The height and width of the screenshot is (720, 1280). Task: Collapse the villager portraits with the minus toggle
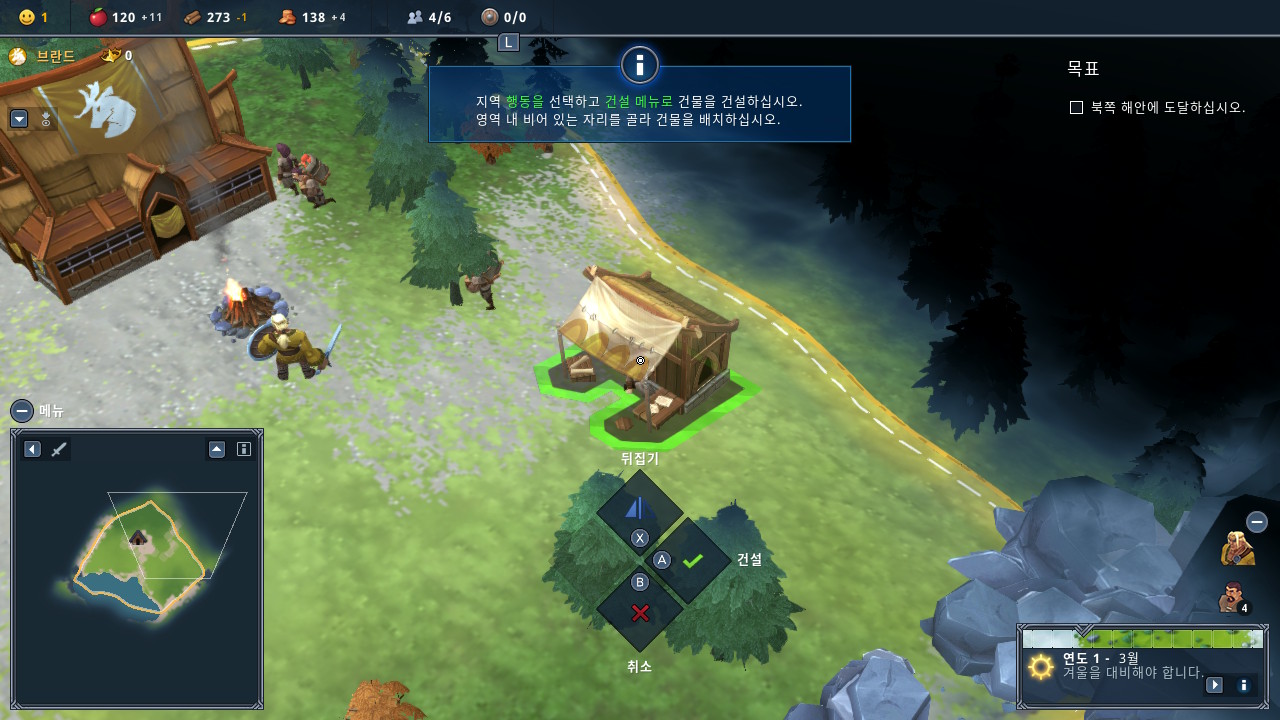(x=1256, y=521)
